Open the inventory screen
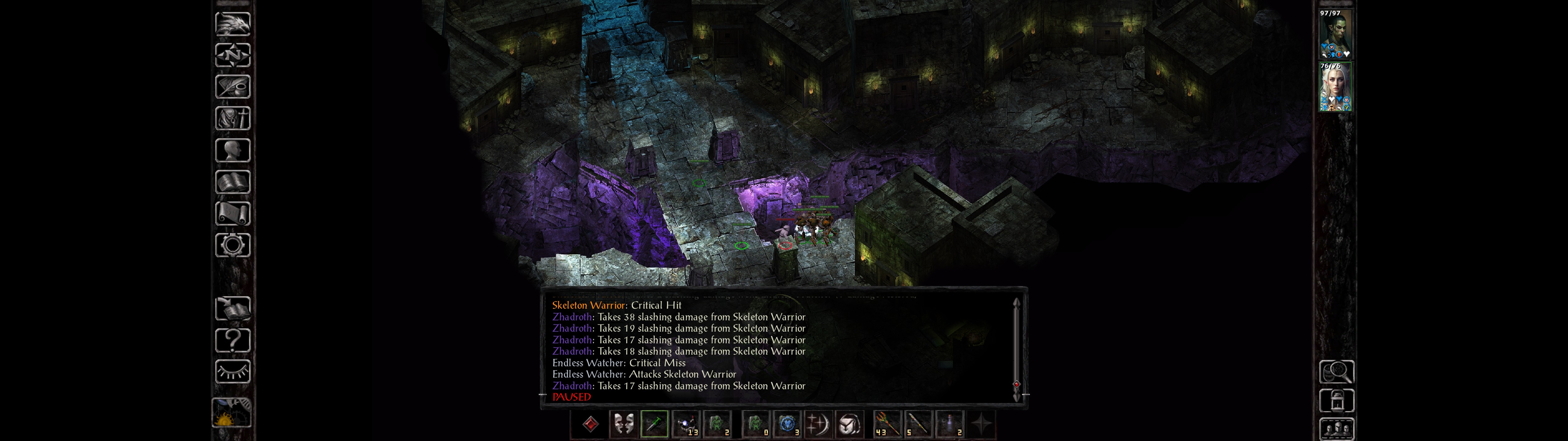 coord(232,118)
